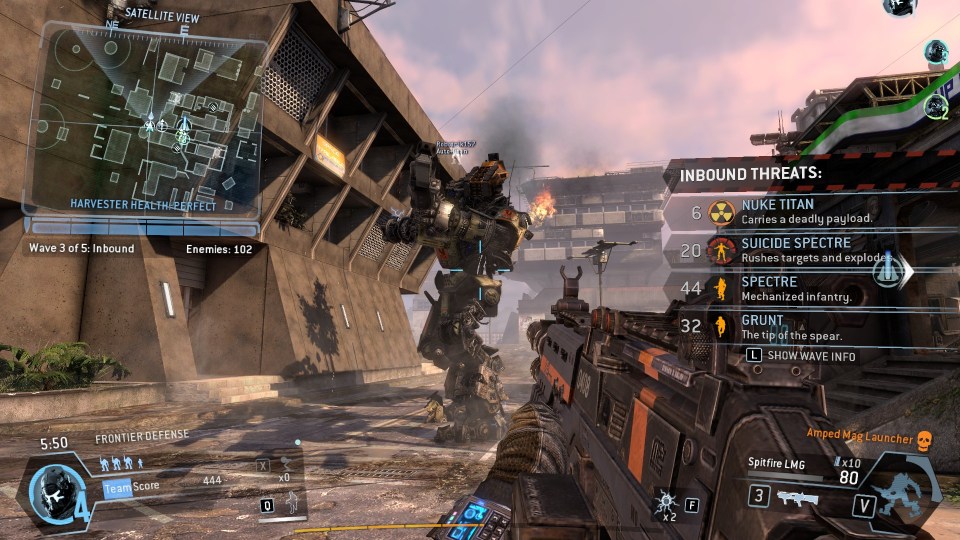The width and height of the screenshot is (960, 540).
Task: Click the Spitfire LMG weapon icon
Action: point(796,497)
